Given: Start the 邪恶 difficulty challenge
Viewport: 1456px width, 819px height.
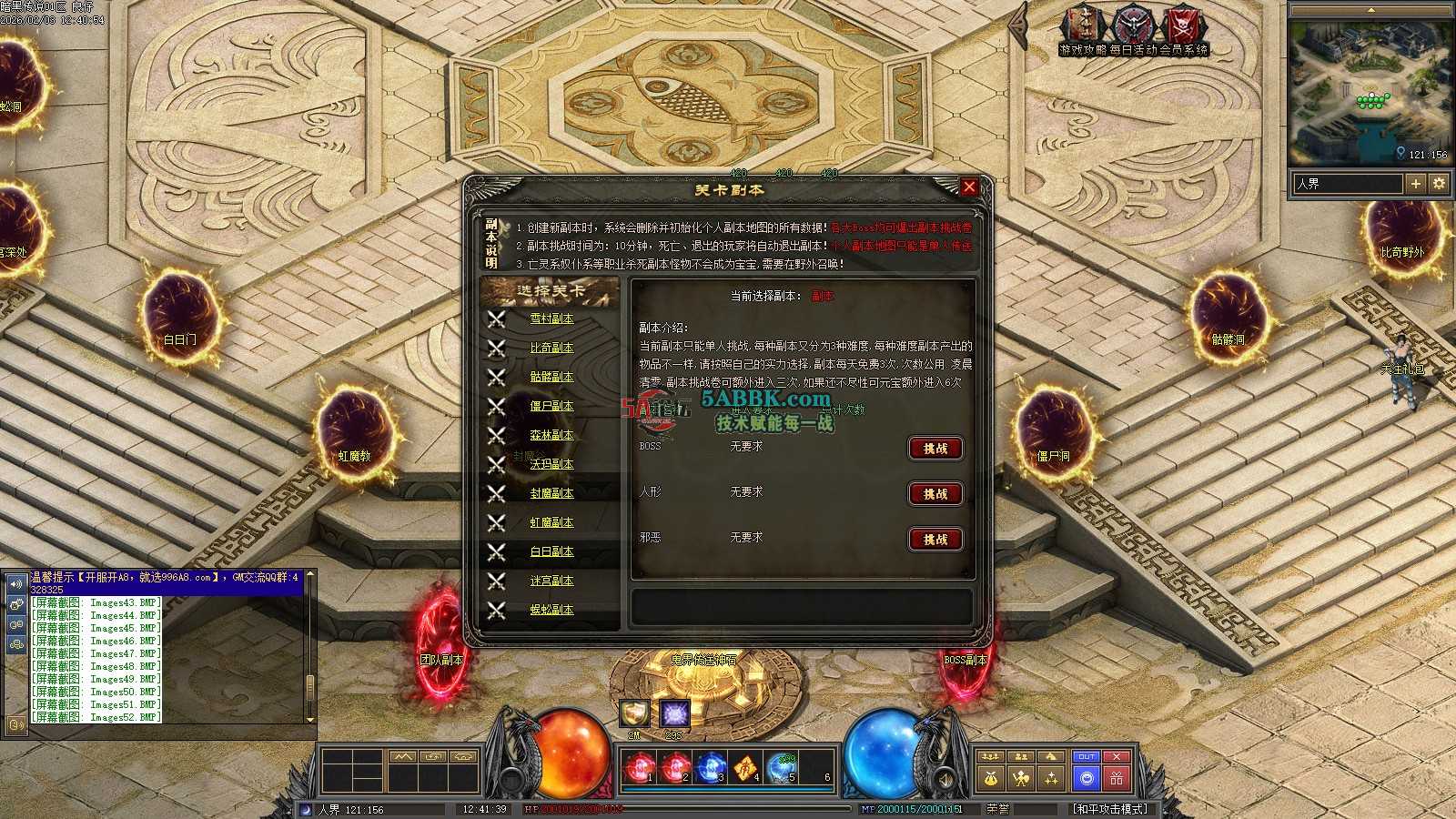Looking at the screenshot, I should (x=935, y=540).
